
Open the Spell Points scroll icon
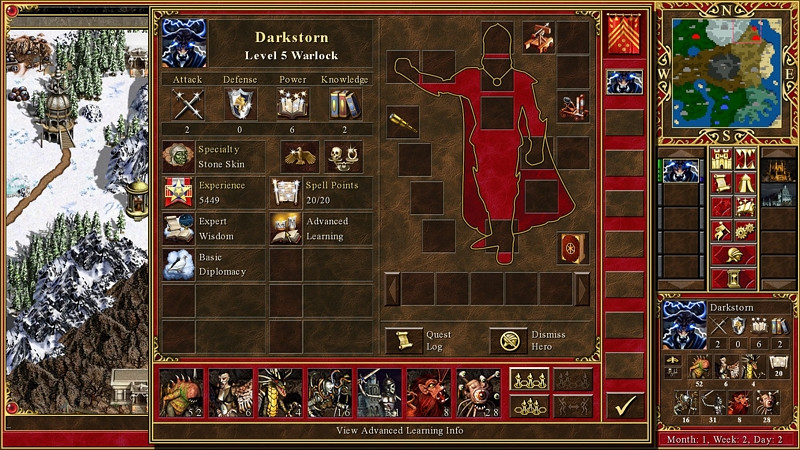pos(286,192)
